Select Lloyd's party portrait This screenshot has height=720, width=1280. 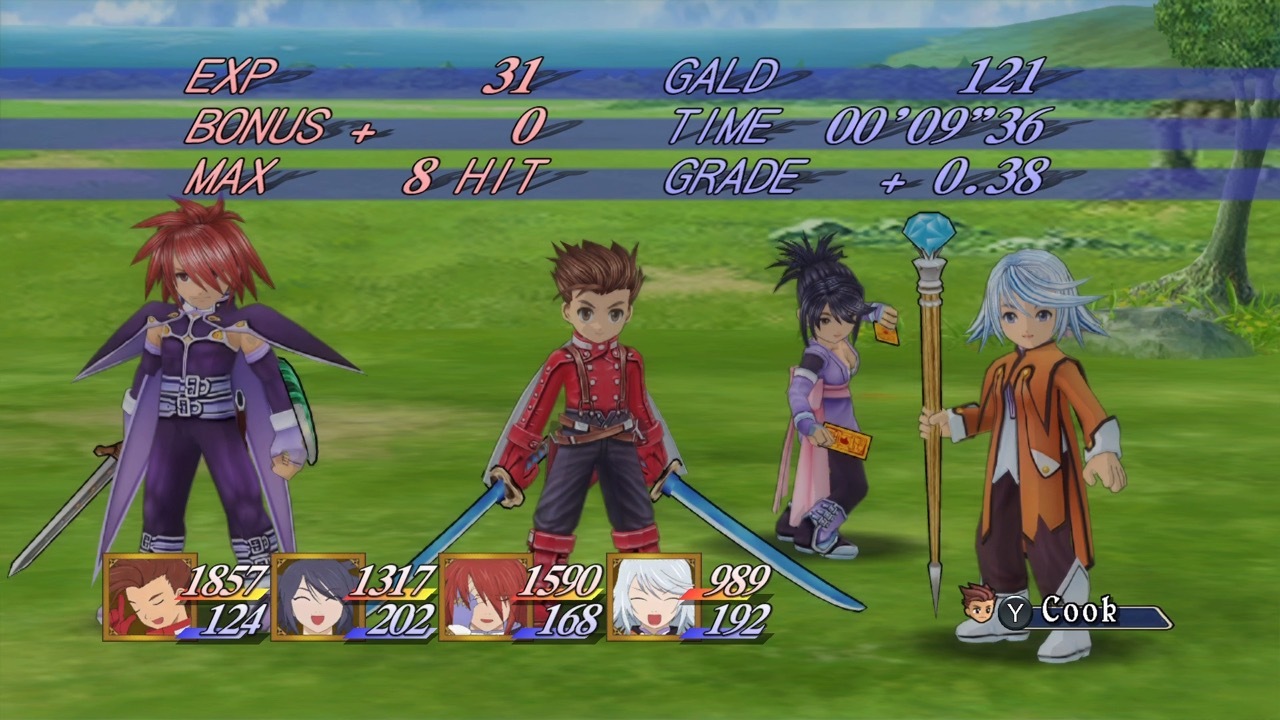149,597
